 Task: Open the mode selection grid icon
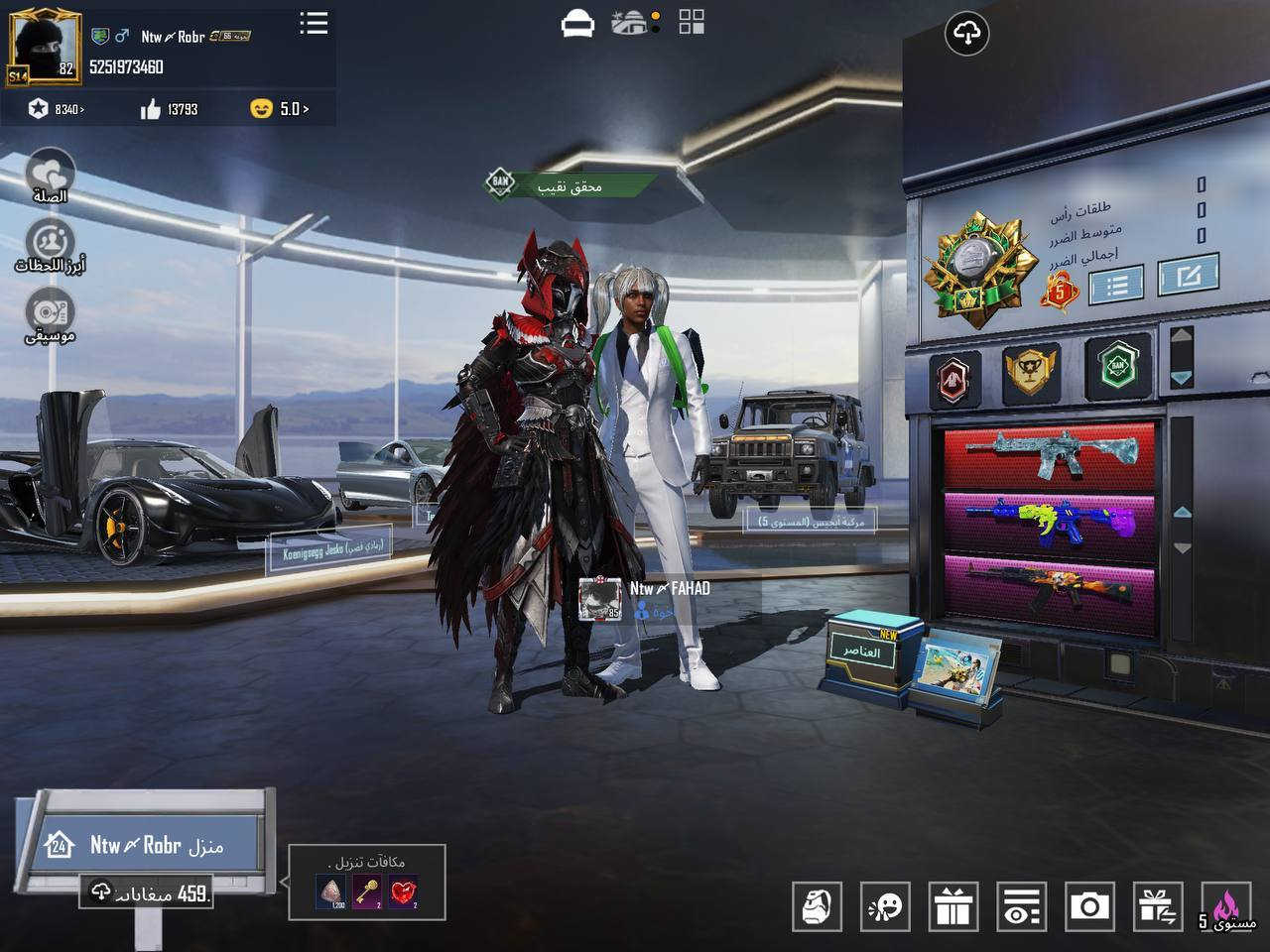(689, 22)
